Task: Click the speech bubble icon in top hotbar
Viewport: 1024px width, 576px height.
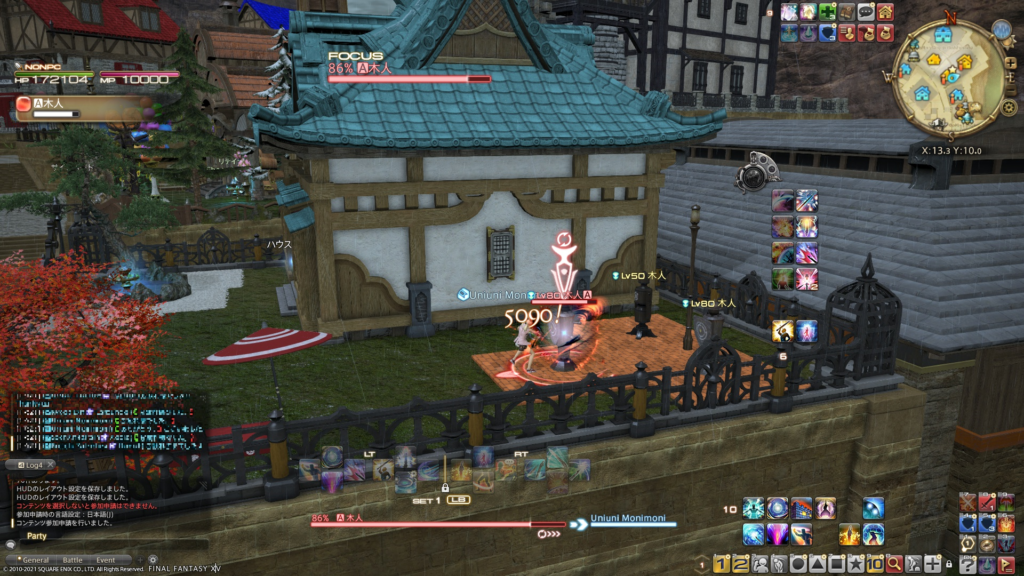Action: 866,12
